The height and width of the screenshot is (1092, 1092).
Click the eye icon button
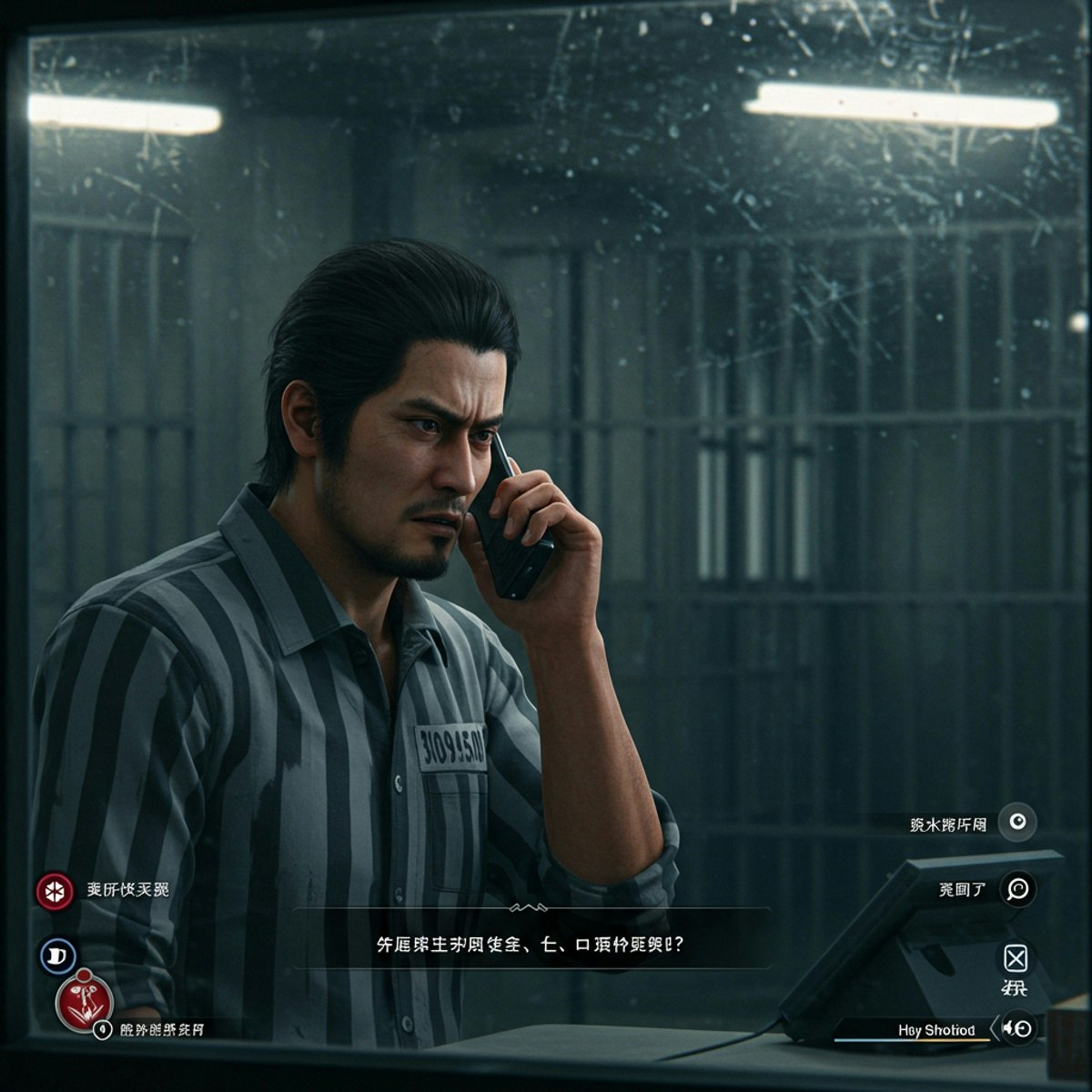click(x=1017, y=823)
